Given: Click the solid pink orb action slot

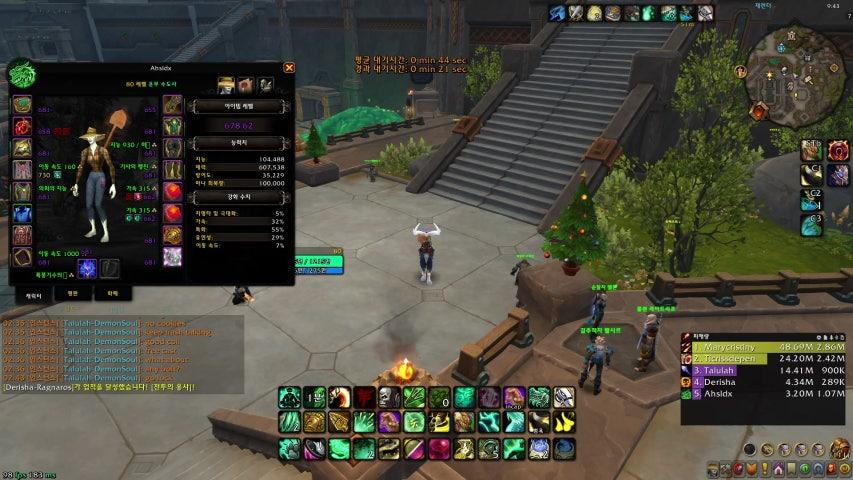Looking at the screenshot, I should 439,448.
